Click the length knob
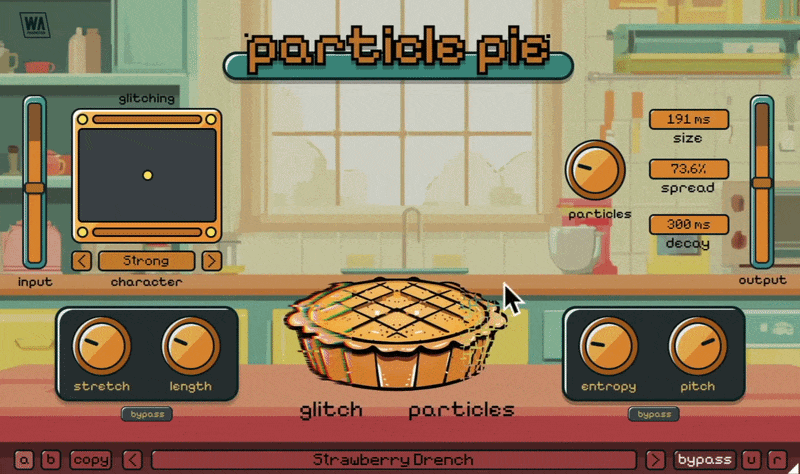Image resolution: width=800 pixels, height=474 pixels. (x=189, y=345)
